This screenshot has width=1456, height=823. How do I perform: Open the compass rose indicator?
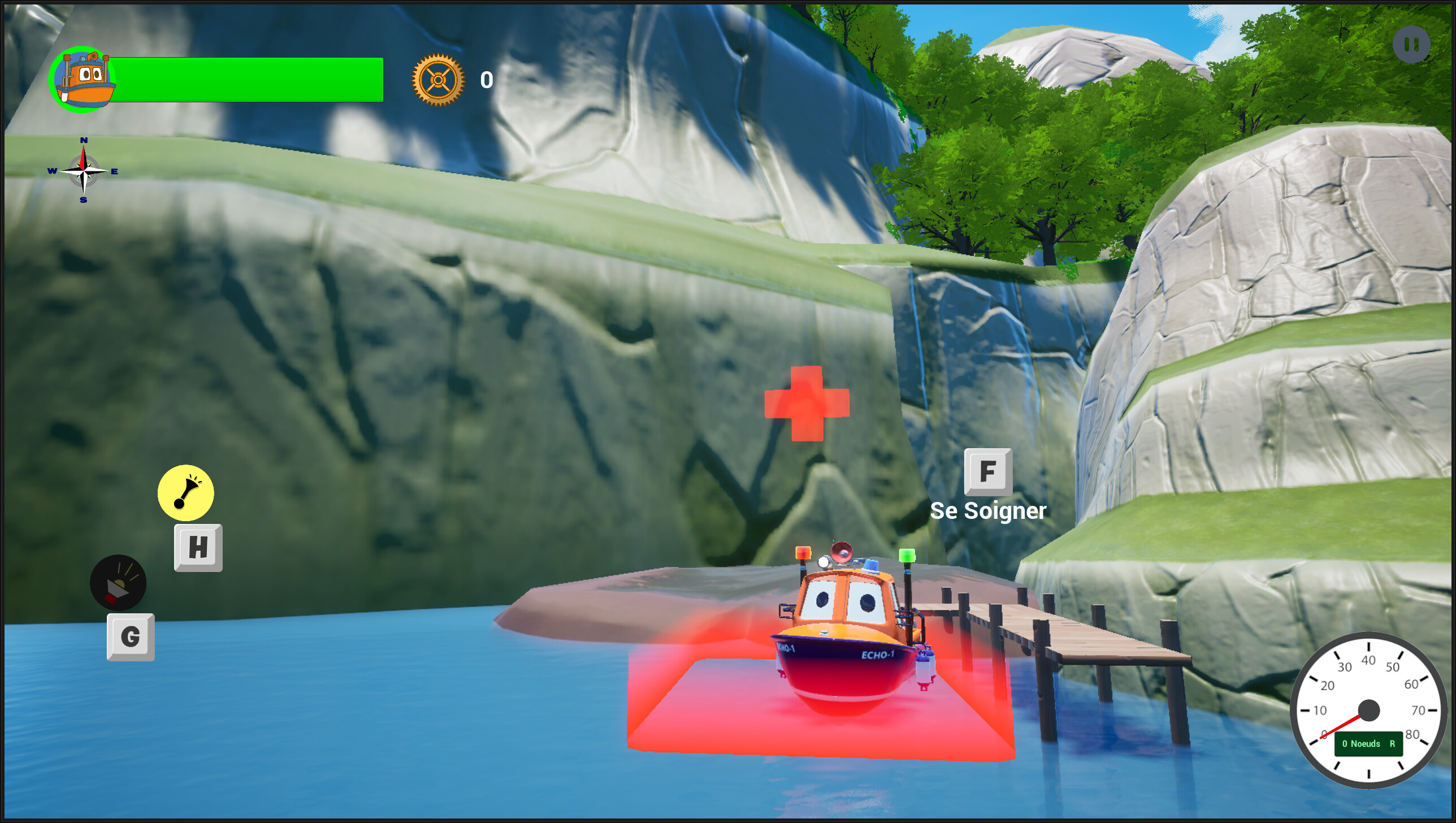pos(83,170)
